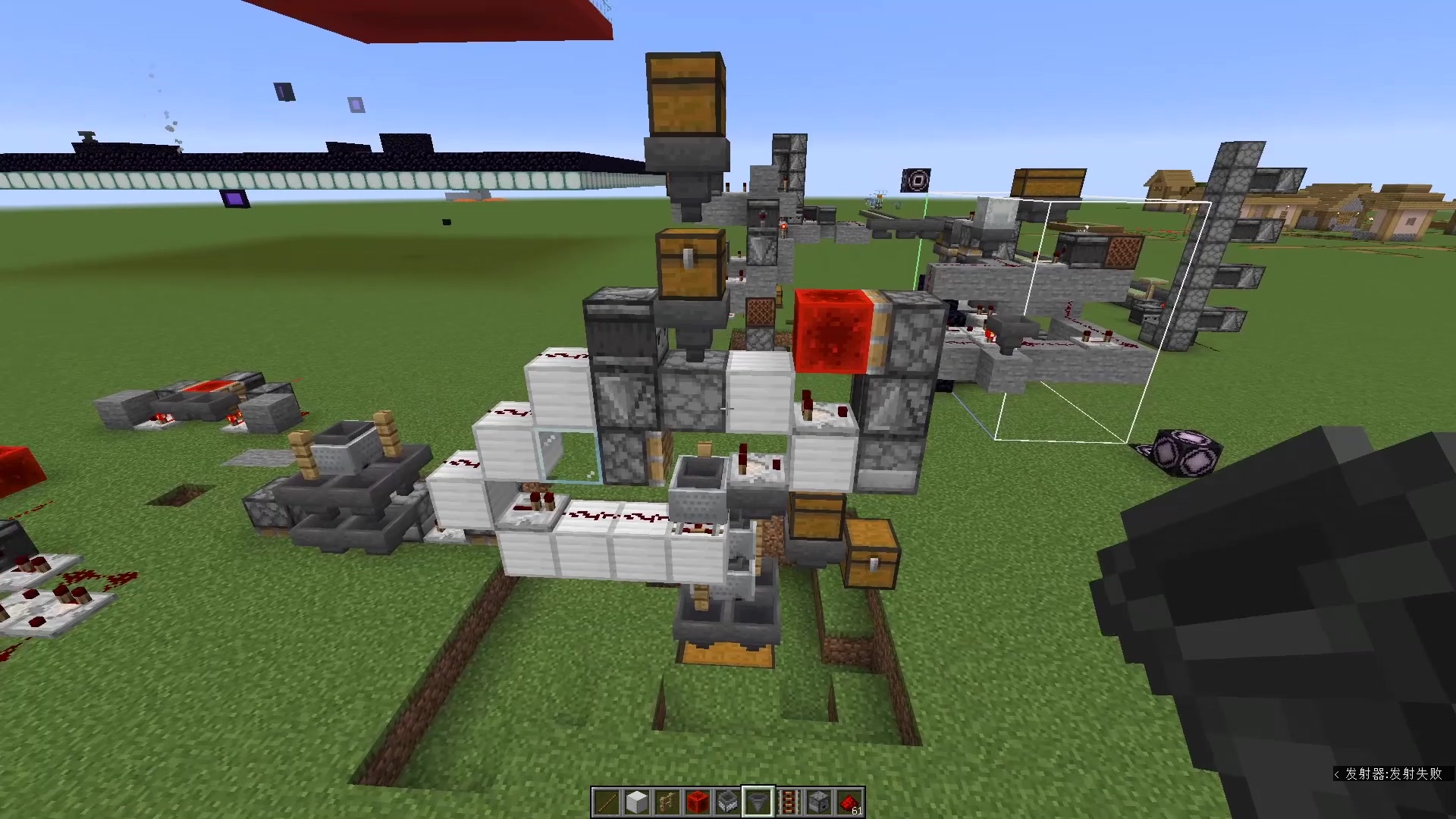Select the redstone dust stack of 61
This screenshot has width=1456, height=819.
coord(848,798)
